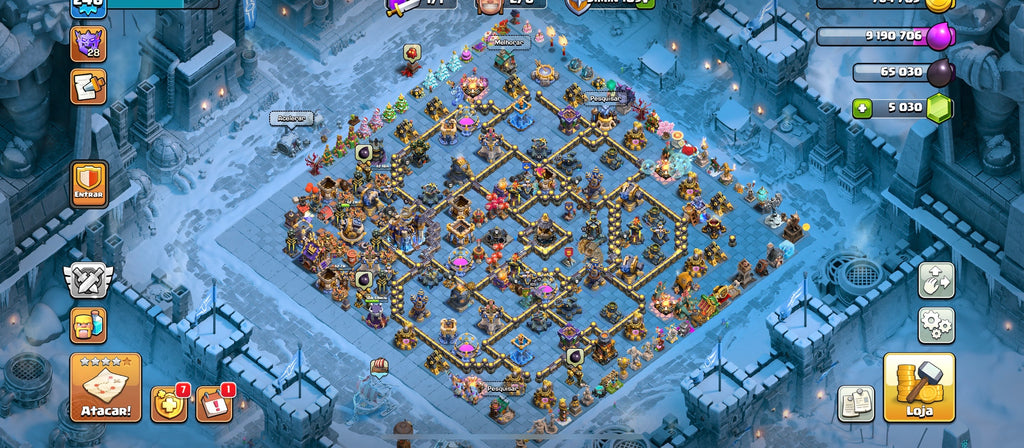Open the settings gear menu
Screen dimensions: 1024x448
coord(936,325)
